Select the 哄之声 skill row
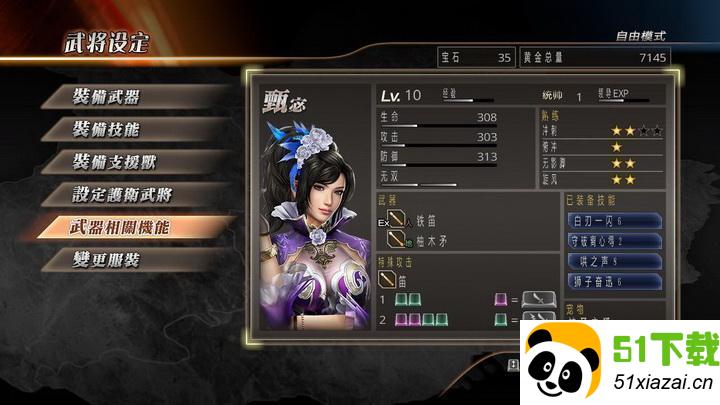The image size is (720, 405). (610, 262)
